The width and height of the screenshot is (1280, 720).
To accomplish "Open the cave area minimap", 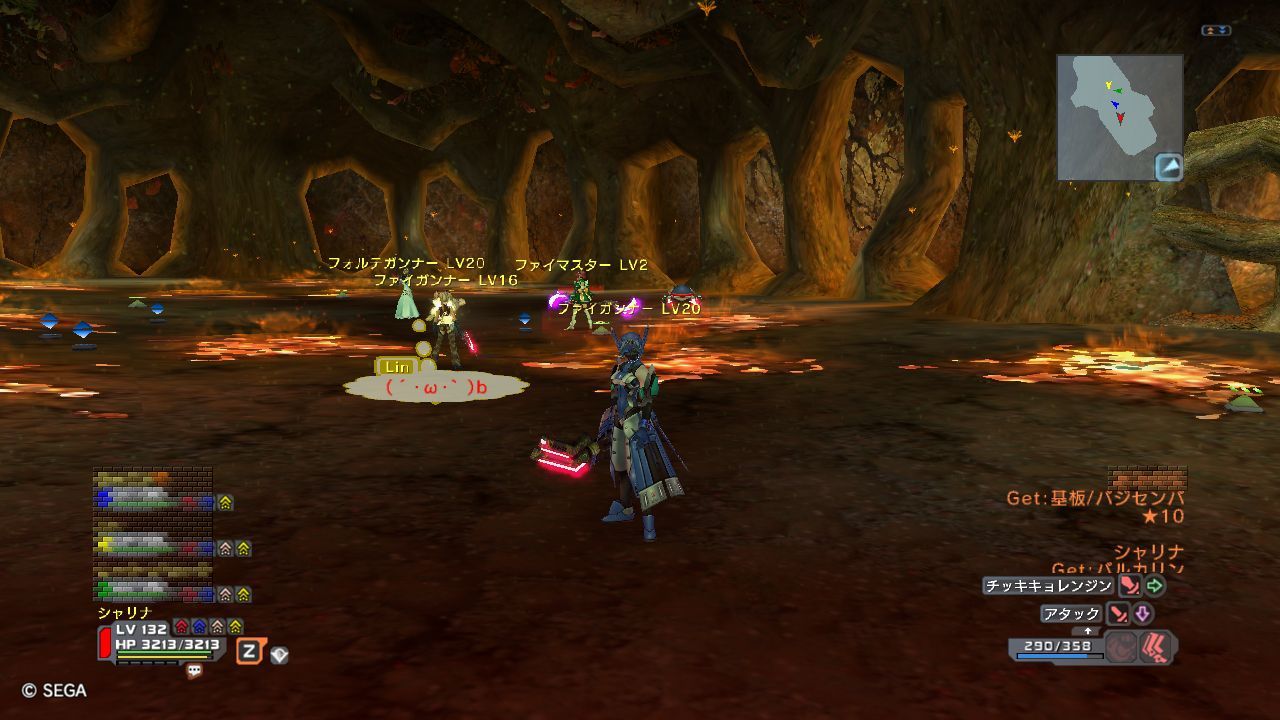I will point(1112,111).
